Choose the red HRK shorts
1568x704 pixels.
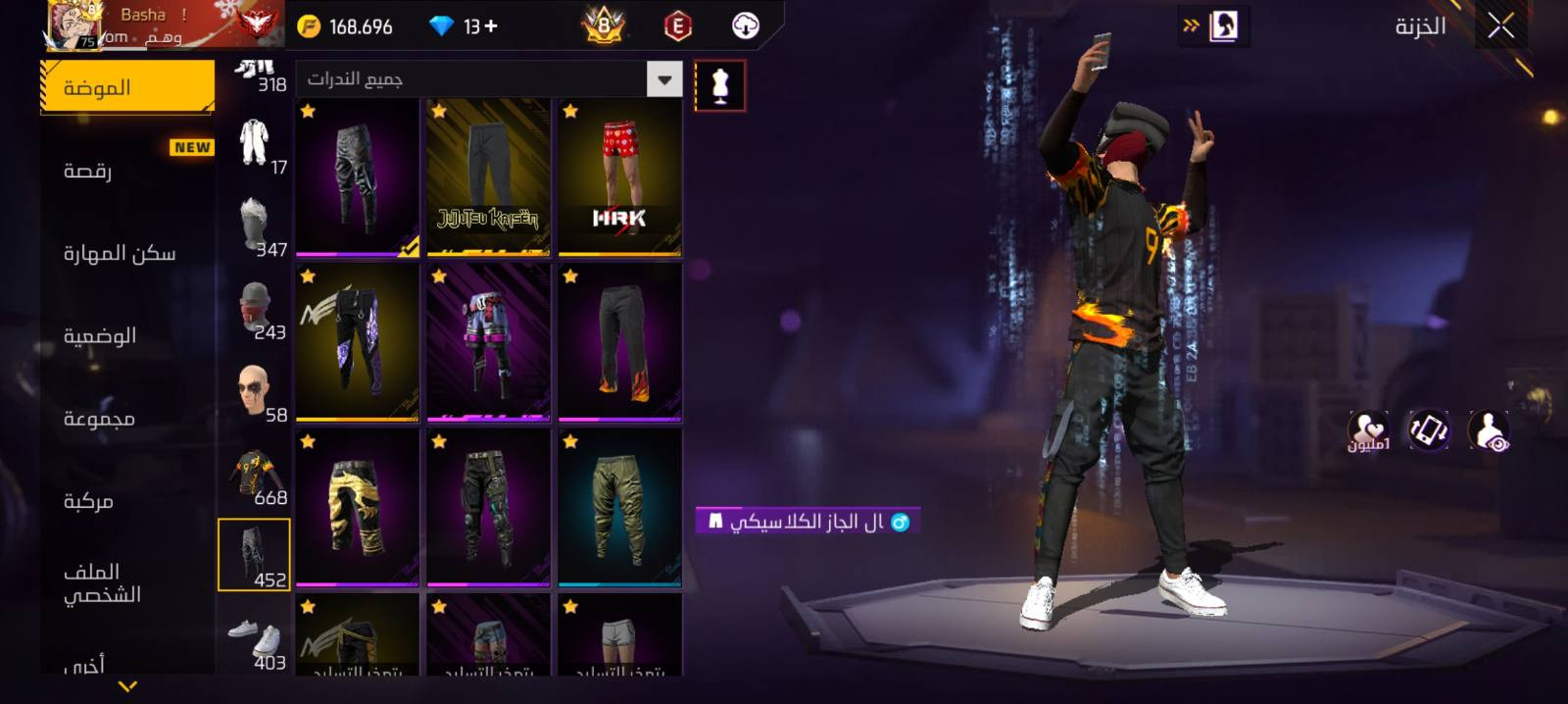tap(619, 176)
